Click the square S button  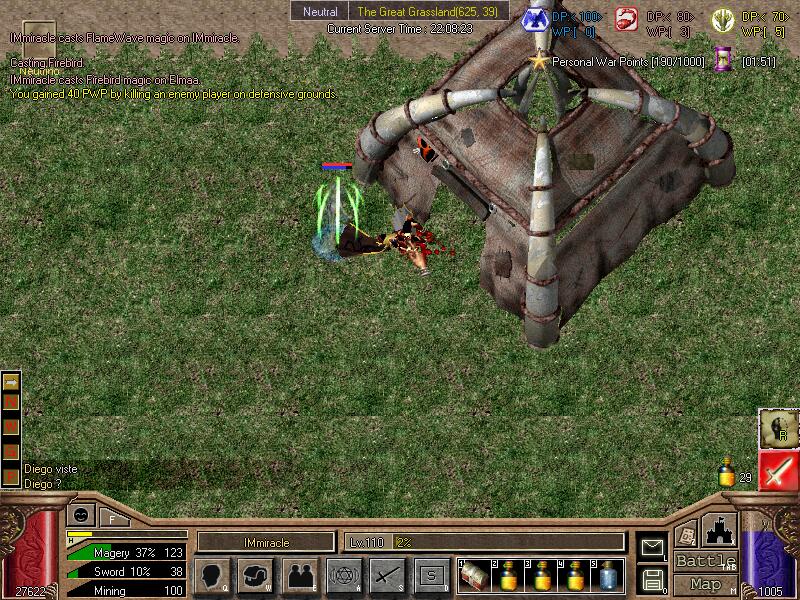point(431,575)
